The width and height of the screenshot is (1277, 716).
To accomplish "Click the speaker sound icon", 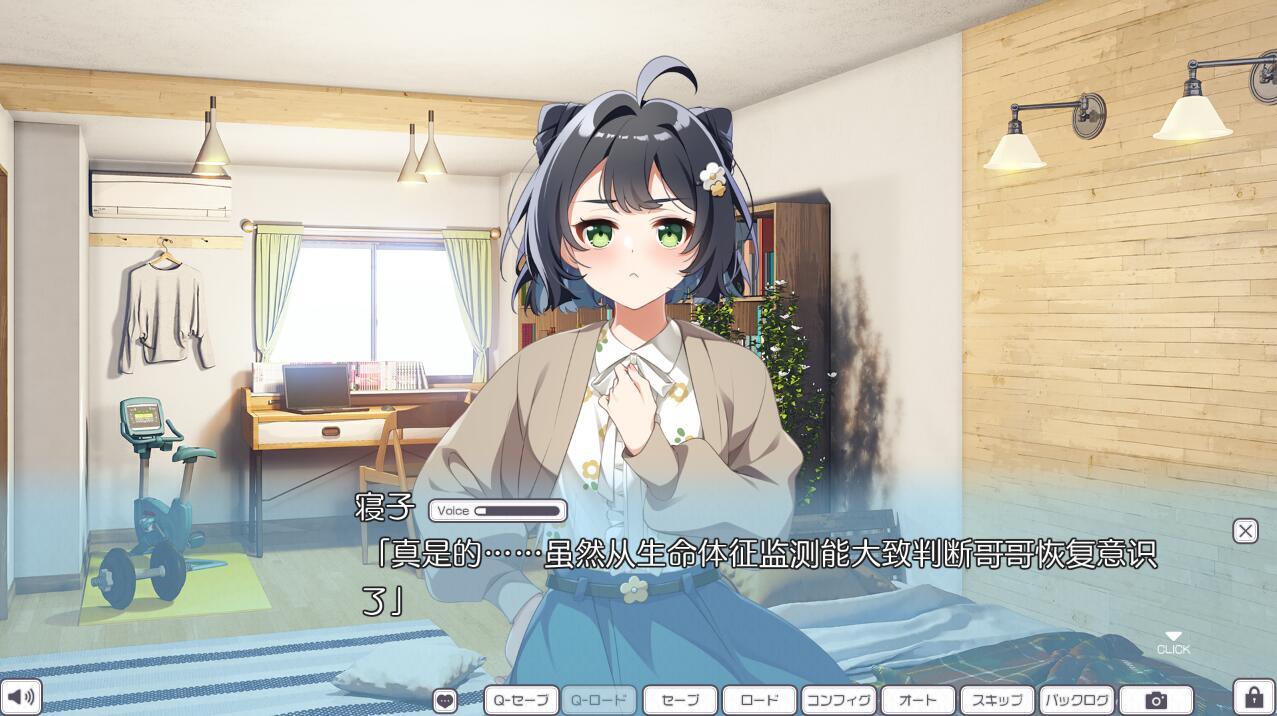I will [20, 697].
